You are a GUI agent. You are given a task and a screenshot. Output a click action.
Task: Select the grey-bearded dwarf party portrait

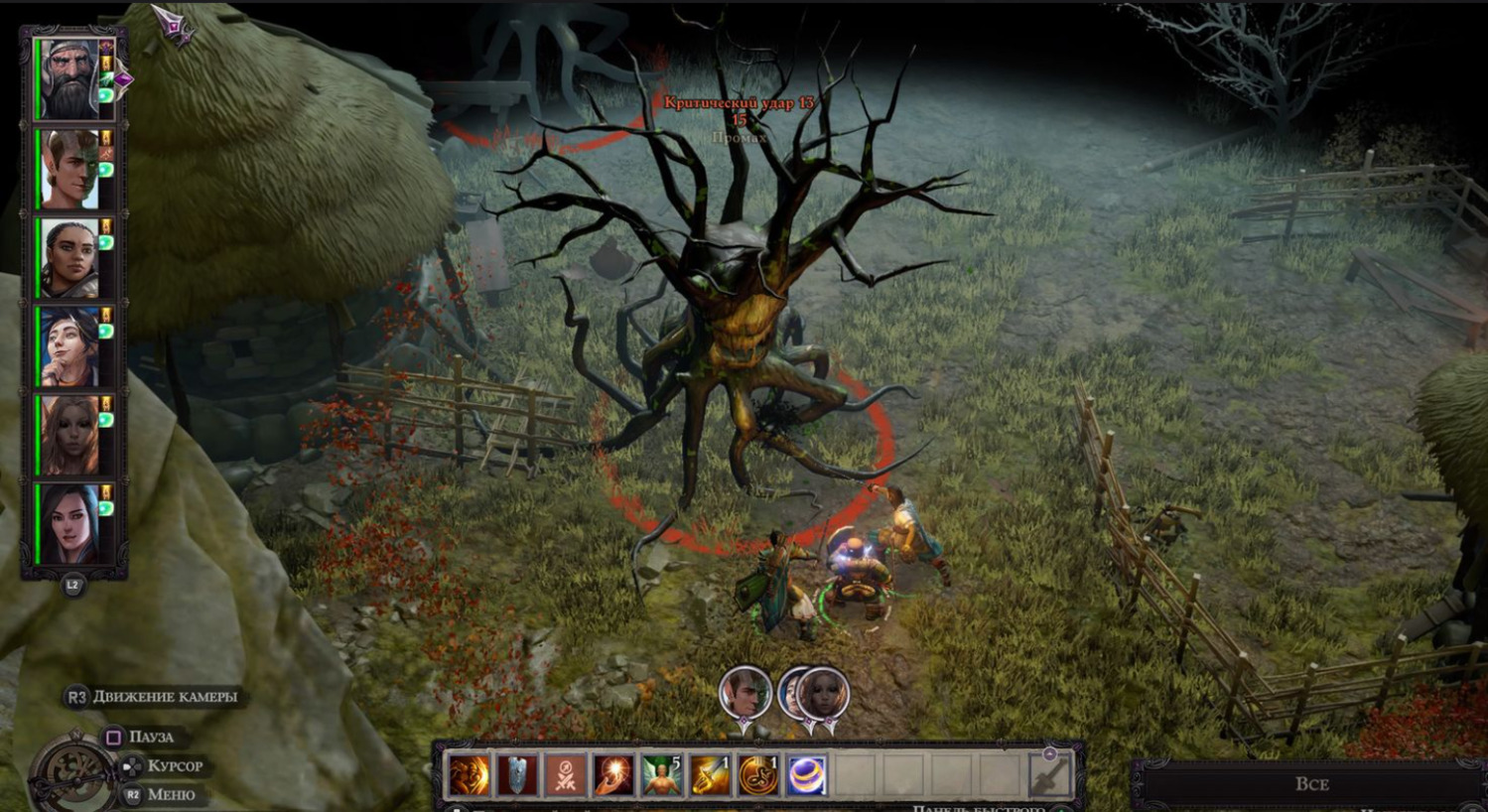coord(68,80)
